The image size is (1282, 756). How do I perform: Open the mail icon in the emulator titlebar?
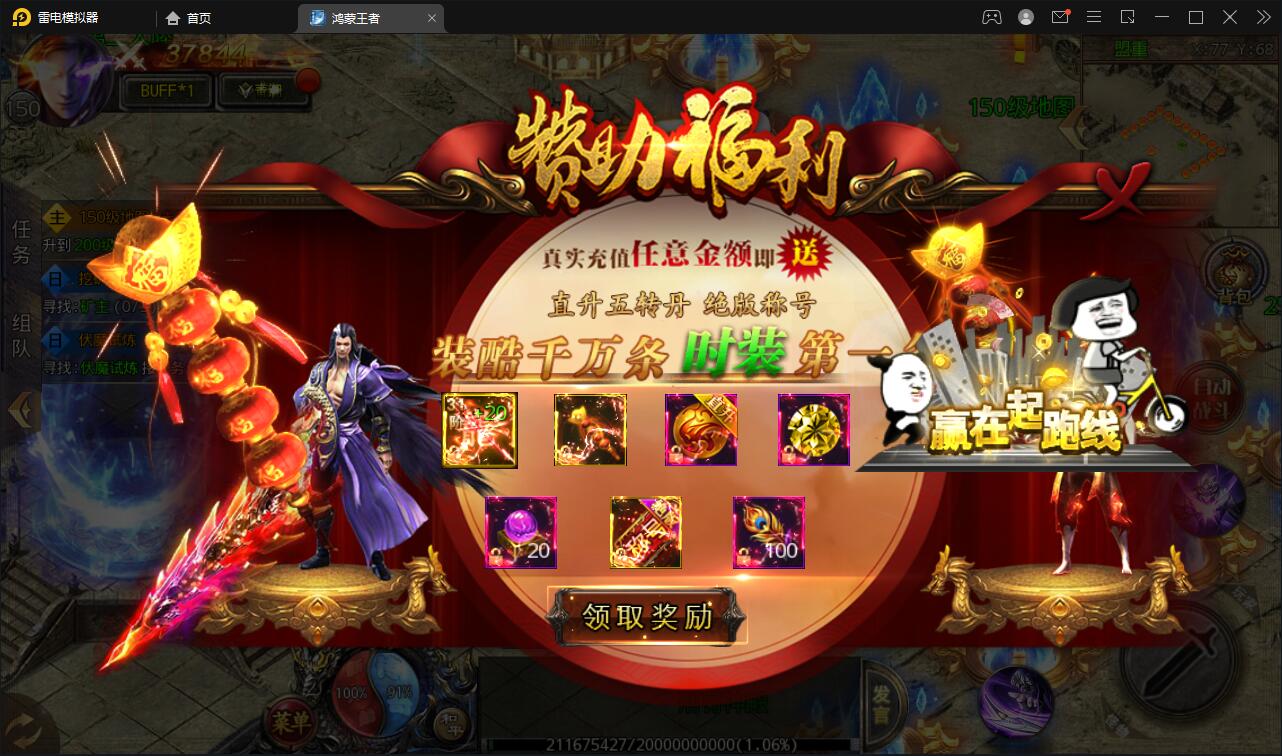(1060, 17)
